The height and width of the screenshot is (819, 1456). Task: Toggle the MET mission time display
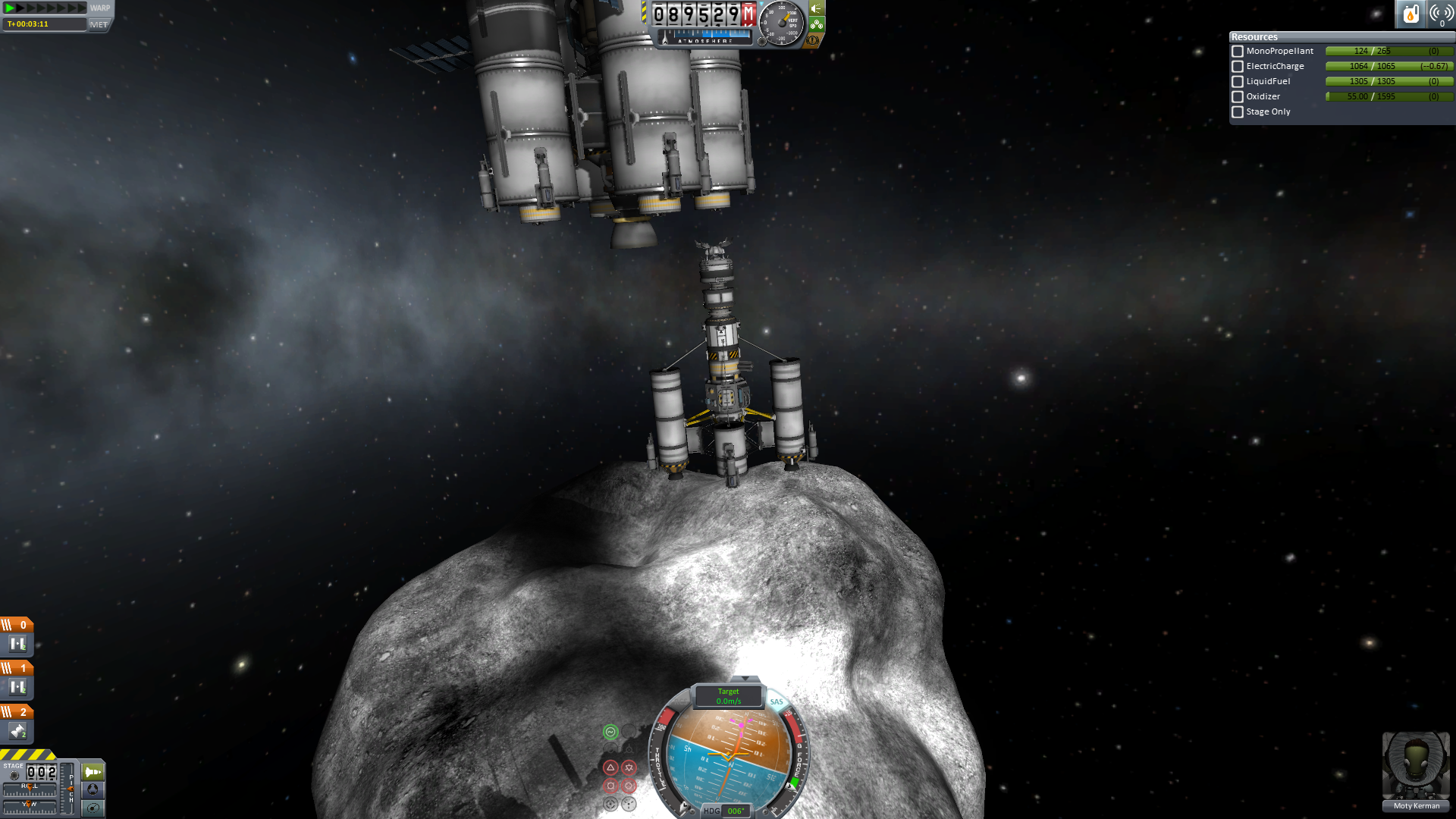click(99, 24)
